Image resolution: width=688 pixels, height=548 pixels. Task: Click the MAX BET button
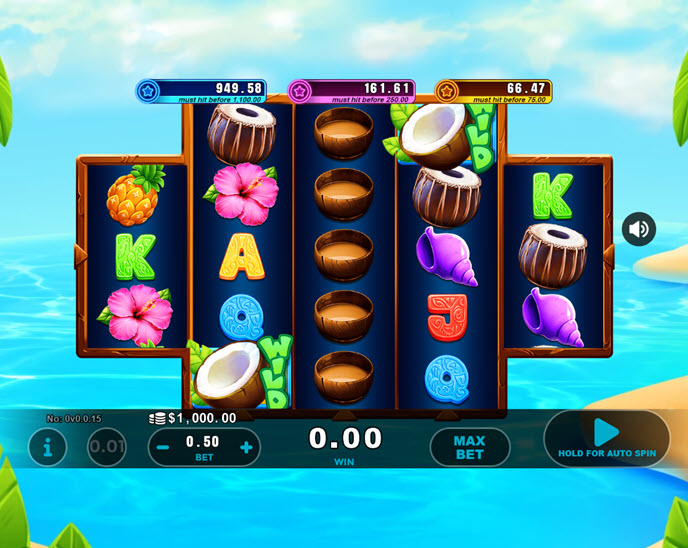[x=469, y=447]
